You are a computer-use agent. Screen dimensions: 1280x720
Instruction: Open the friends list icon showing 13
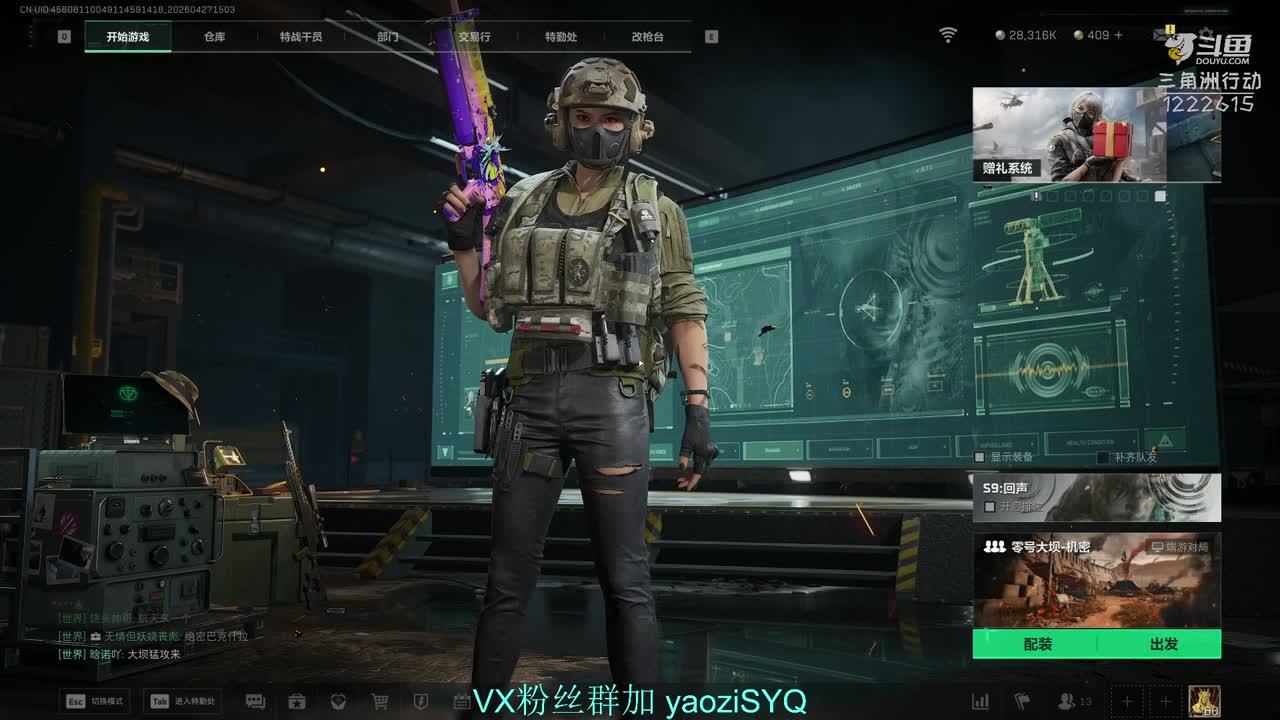[1068, 701]
